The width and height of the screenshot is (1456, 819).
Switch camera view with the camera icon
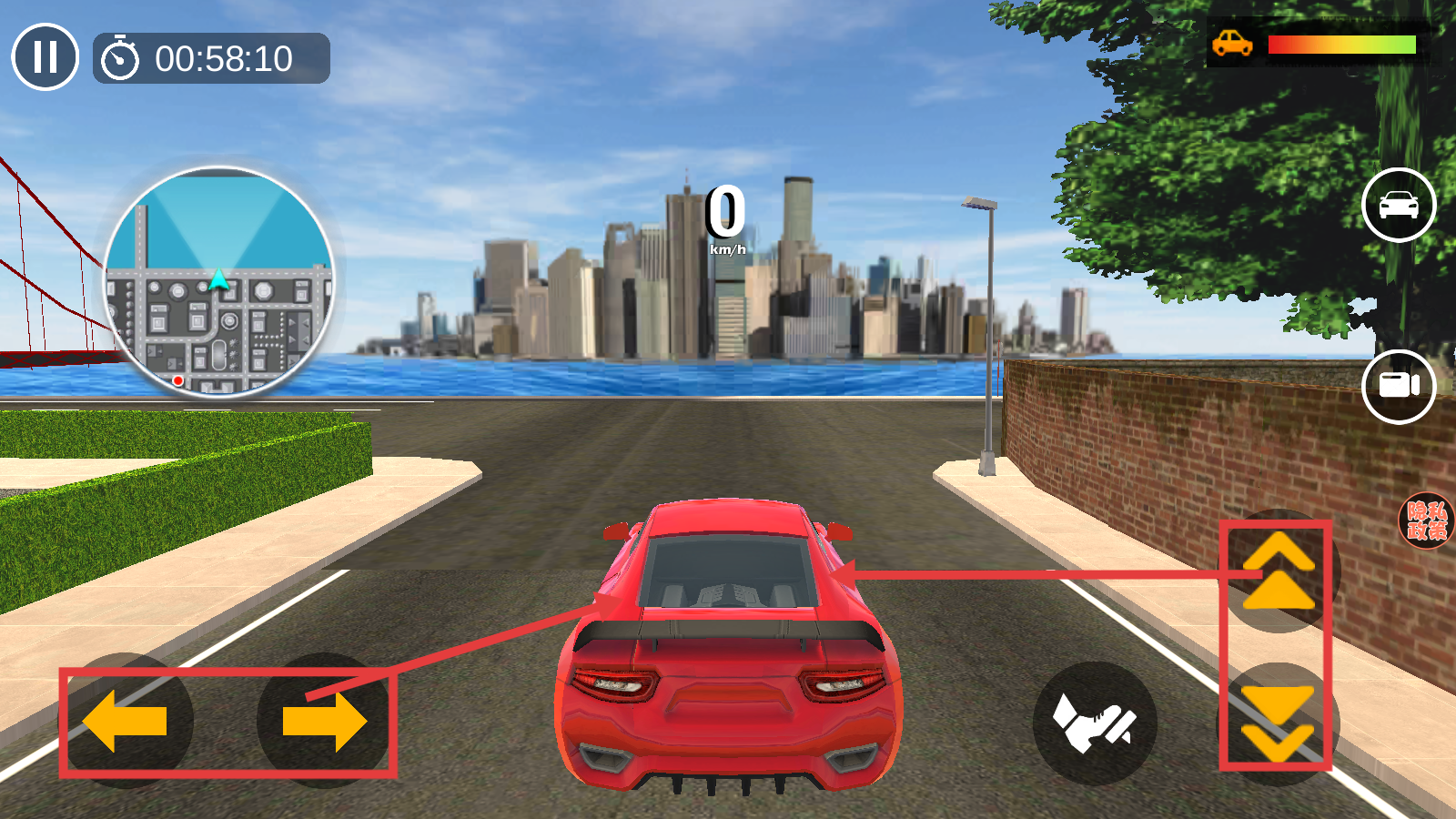1399,386
